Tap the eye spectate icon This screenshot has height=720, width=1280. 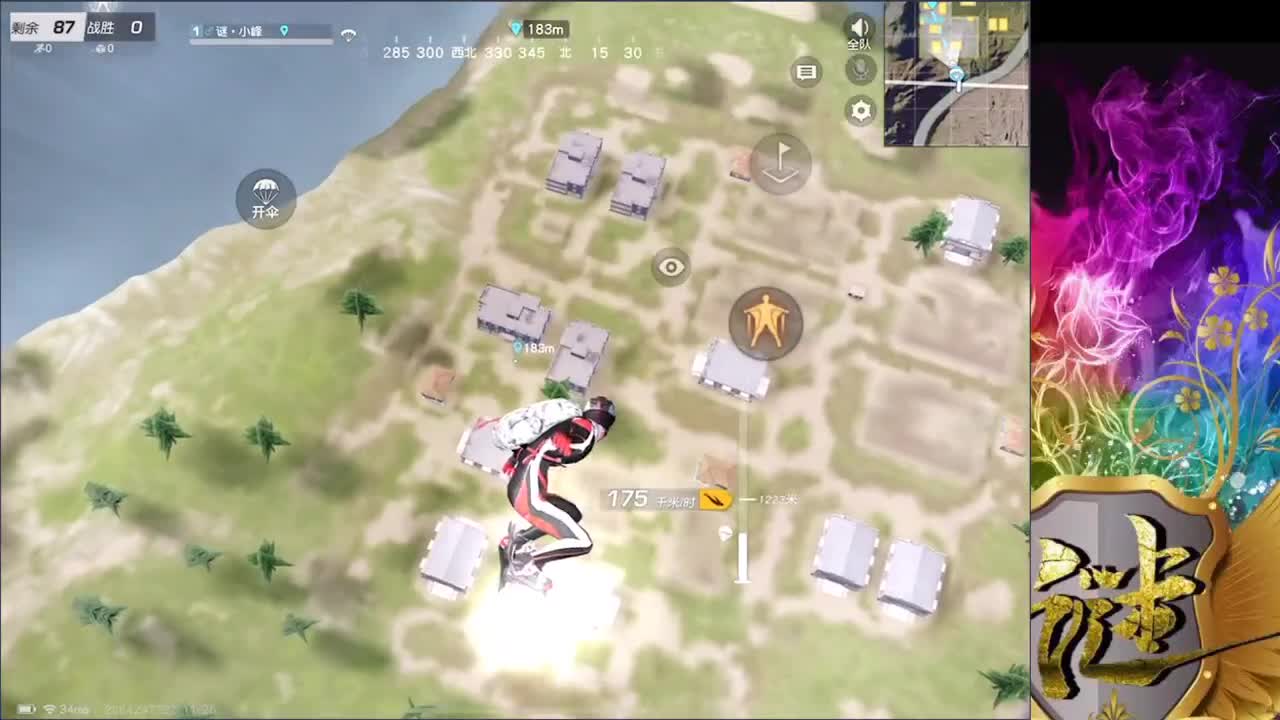(x=671, y=268)
